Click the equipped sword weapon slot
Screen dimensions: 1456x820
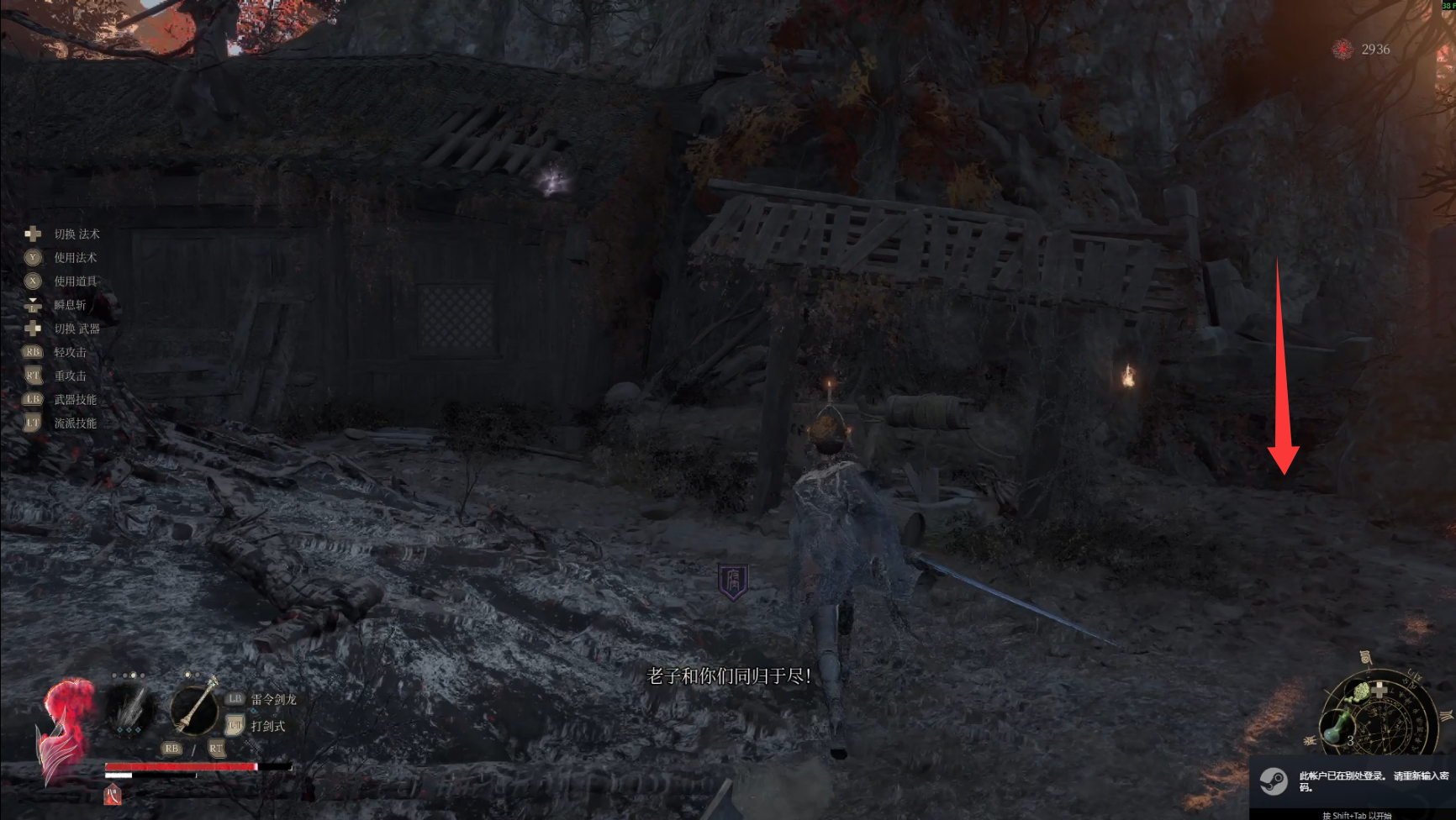click(195, 708)
